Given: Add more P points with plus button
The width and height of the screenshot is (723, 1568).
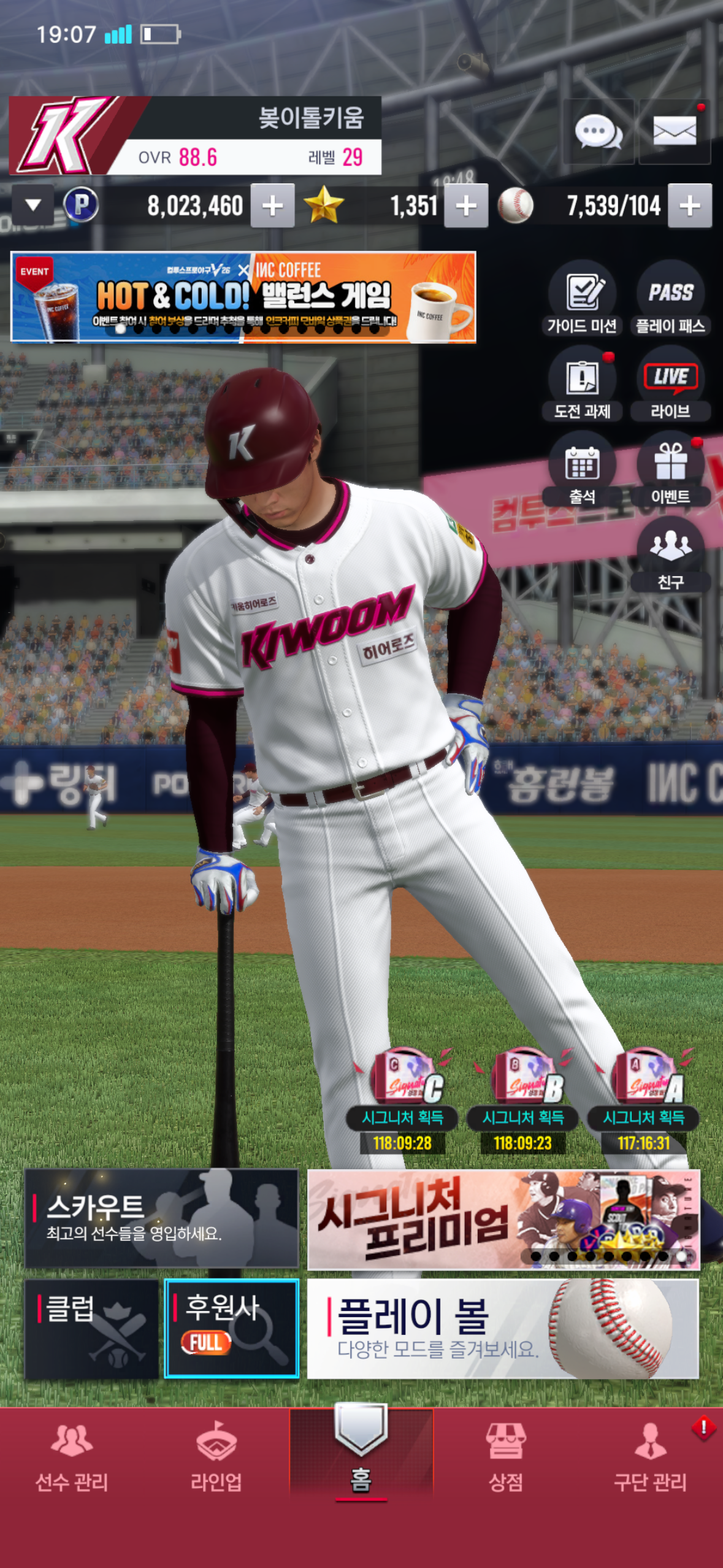Looking at the screenshot, I should tap(273, 206).
